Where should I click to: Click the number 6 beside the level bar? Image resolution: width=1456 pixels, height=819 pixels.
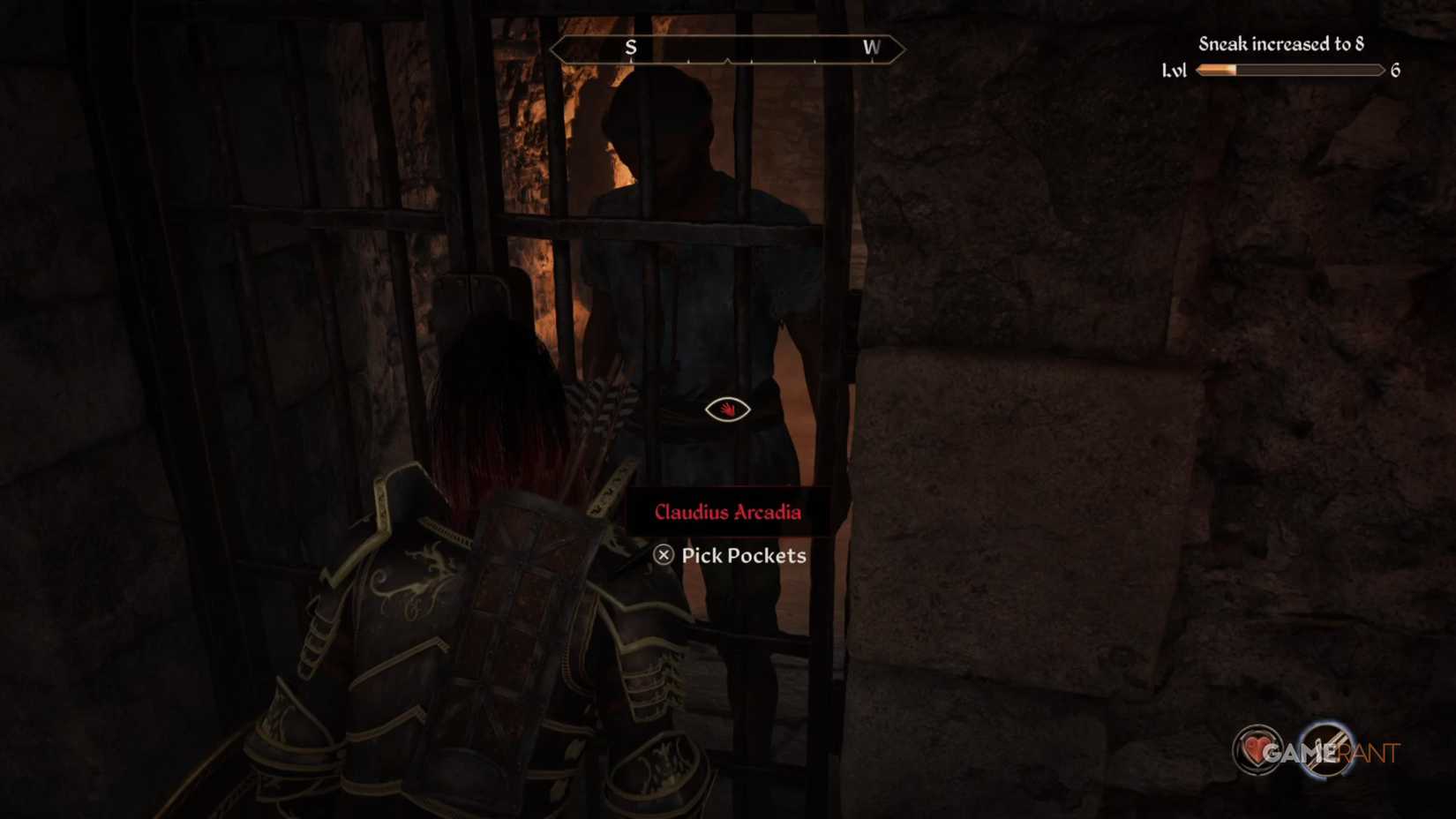point(1394,71)
